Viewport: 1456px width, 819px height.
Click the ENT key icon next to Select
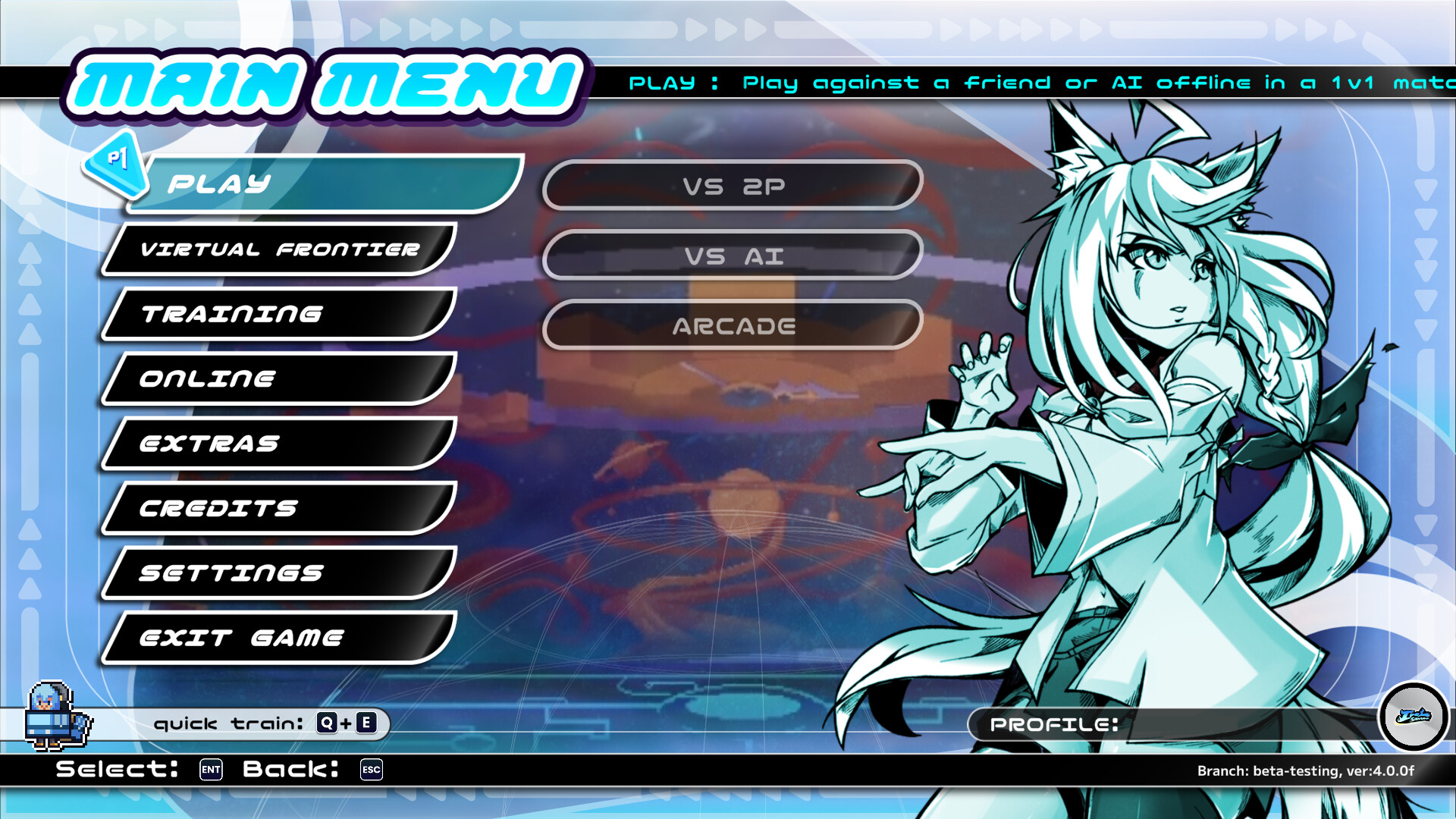click(x=210, y=770)
